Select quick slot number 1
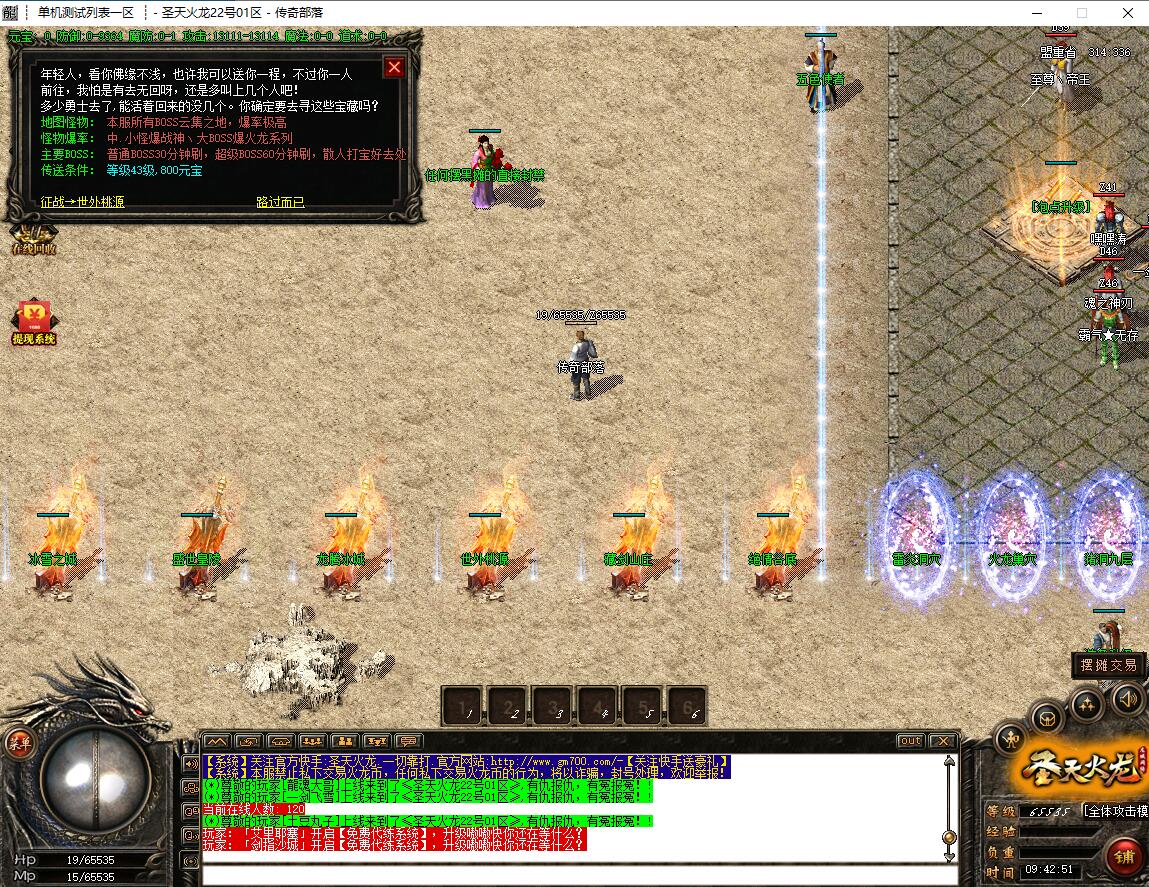This screenshot has width=1149, height=887. point(463,706)
